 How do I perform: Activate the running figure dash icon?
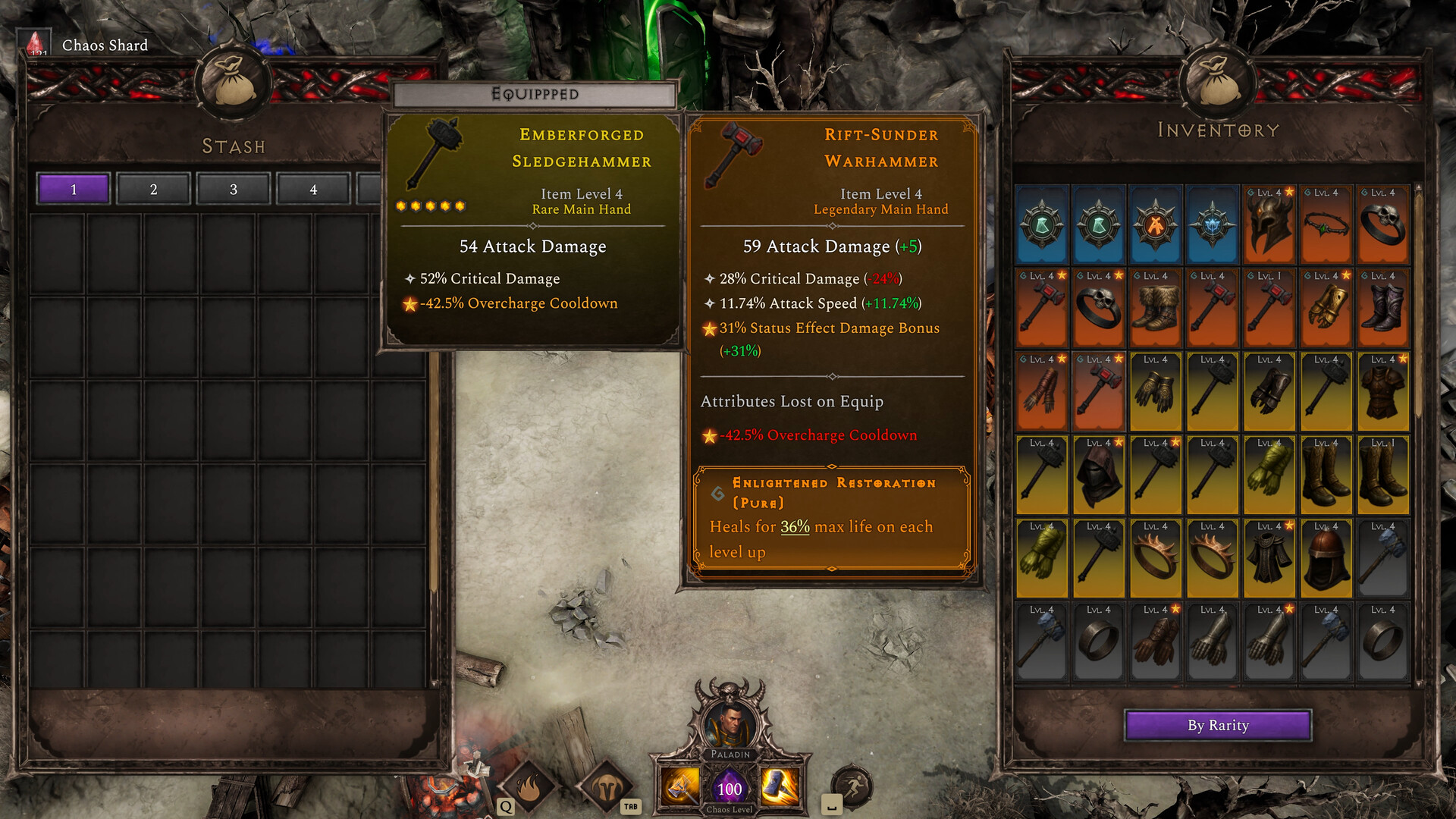point(852,787)
